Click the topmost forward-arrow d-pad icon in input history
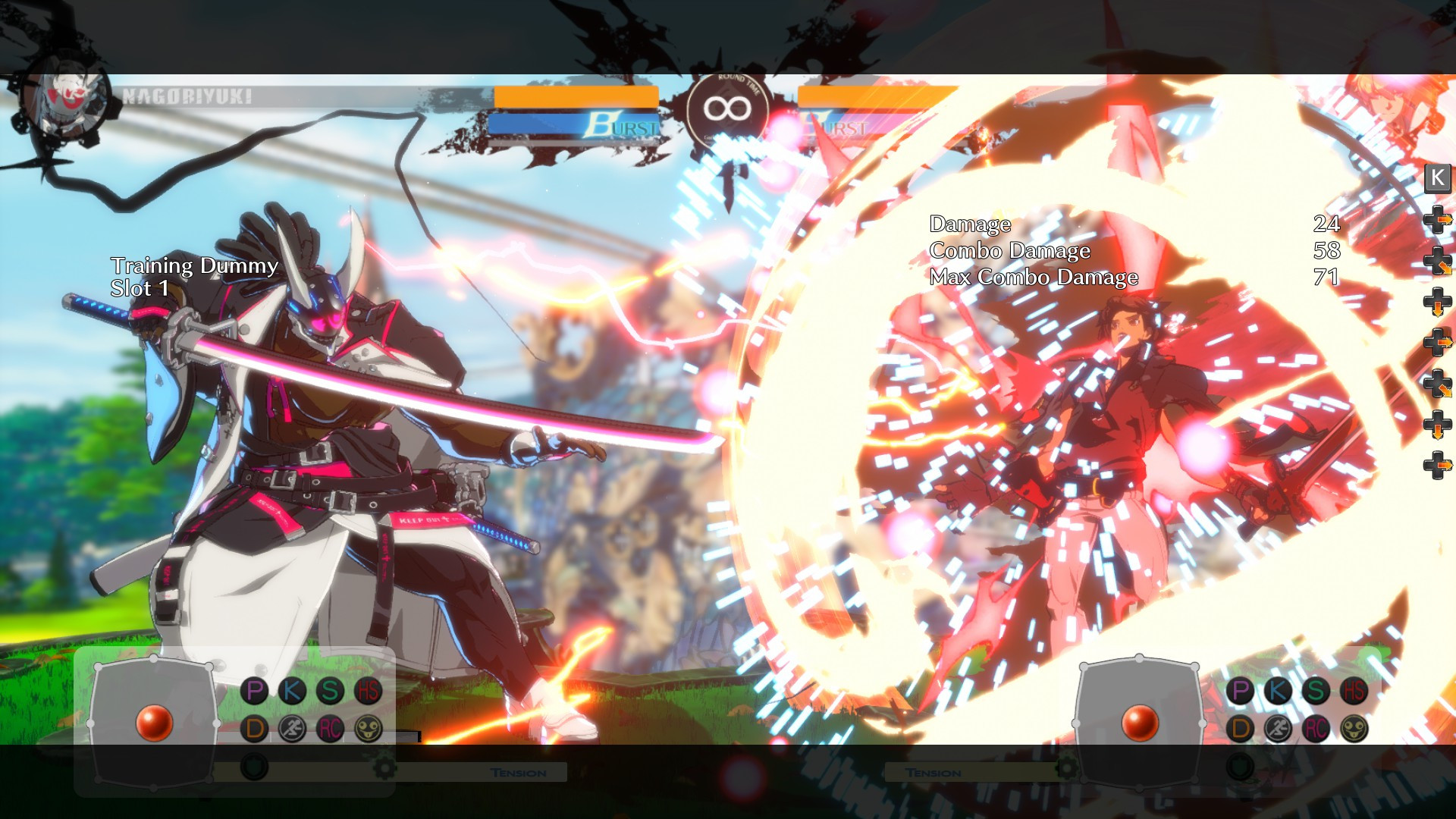This screenshot has height=819, width=1456. click(1437, 220)
